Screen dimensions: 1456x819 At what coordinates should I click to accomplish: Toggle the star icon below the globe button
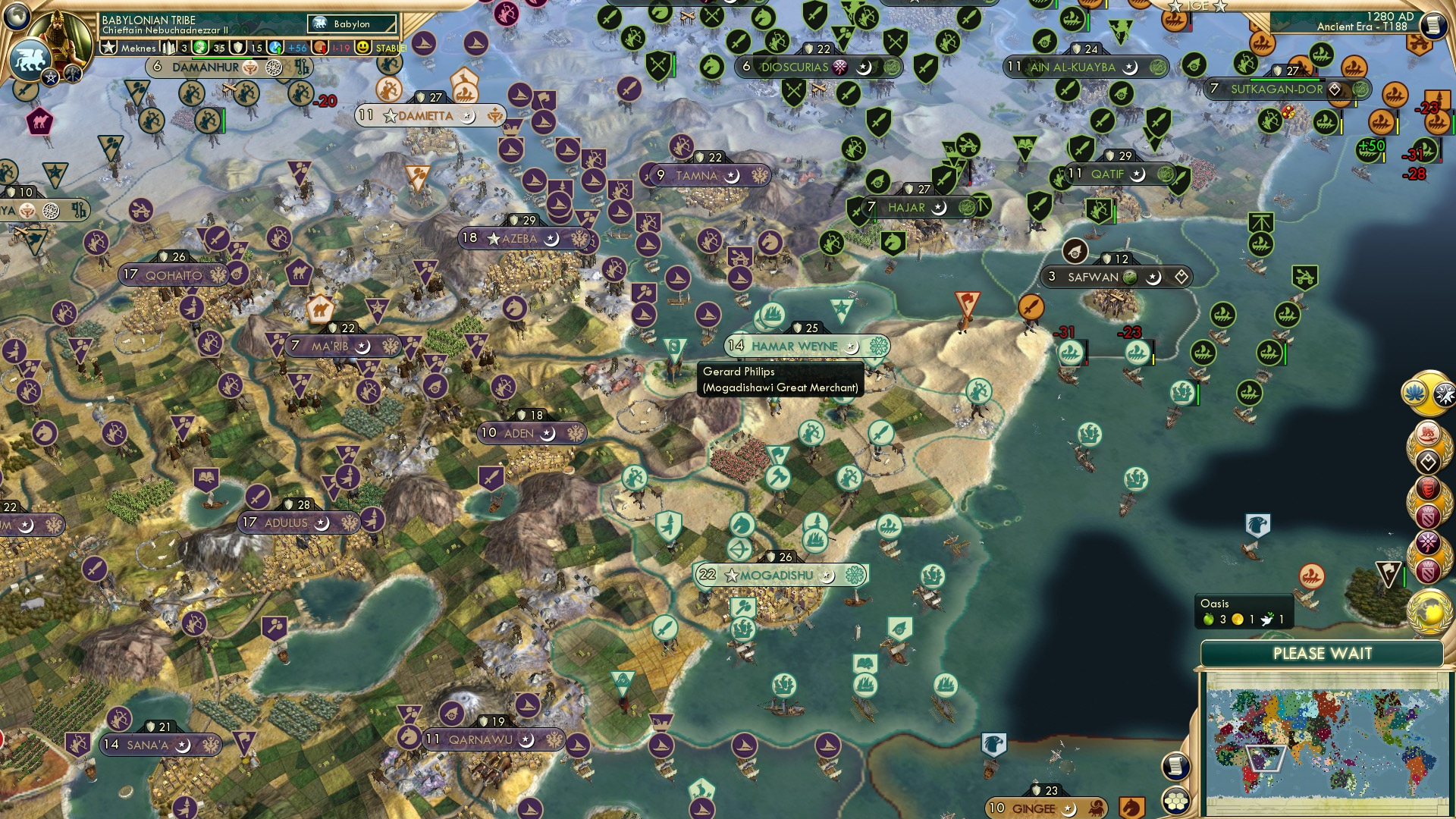[49, 77]
